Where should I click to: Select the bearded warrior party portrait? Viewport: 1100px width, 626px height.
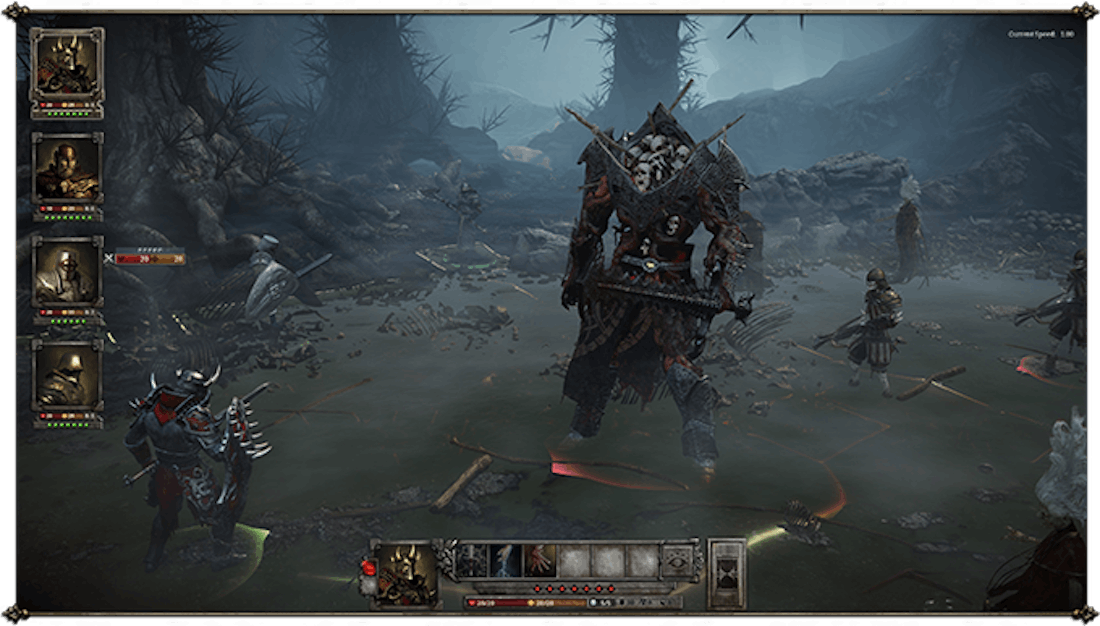(x=67, y=168)
